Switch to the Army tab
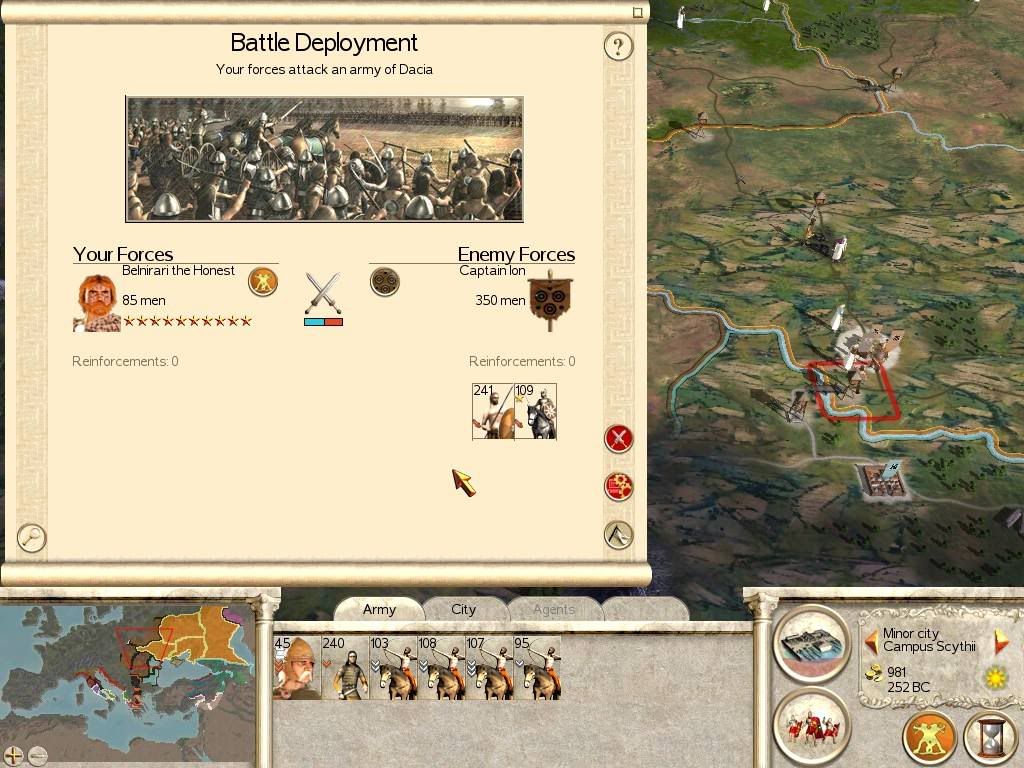 [379, 609]
